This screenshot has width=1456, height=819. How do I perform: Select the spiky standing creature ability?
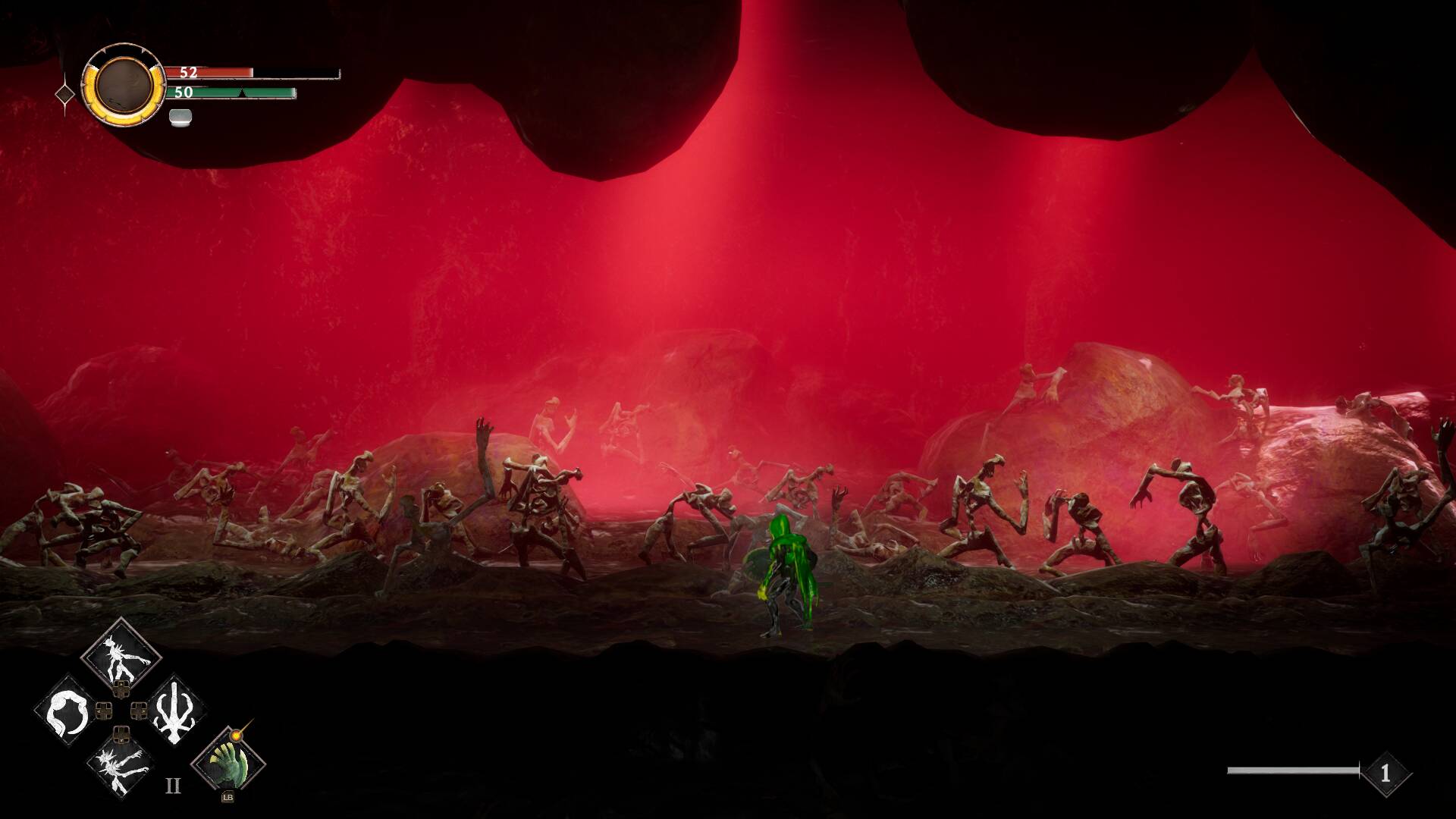121,654
